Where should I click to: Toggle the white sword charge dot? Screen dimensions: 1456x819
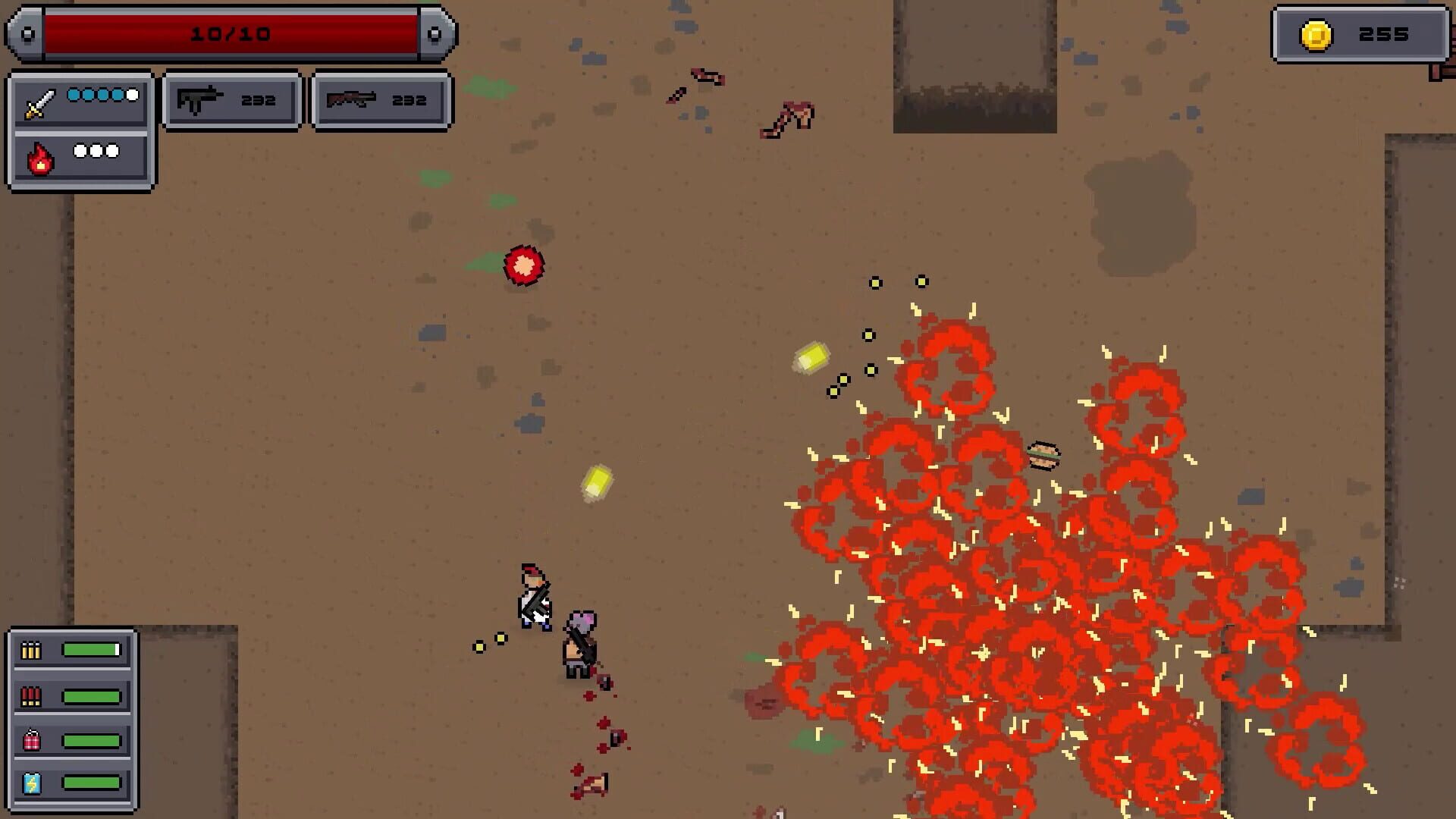coord(132,95)
